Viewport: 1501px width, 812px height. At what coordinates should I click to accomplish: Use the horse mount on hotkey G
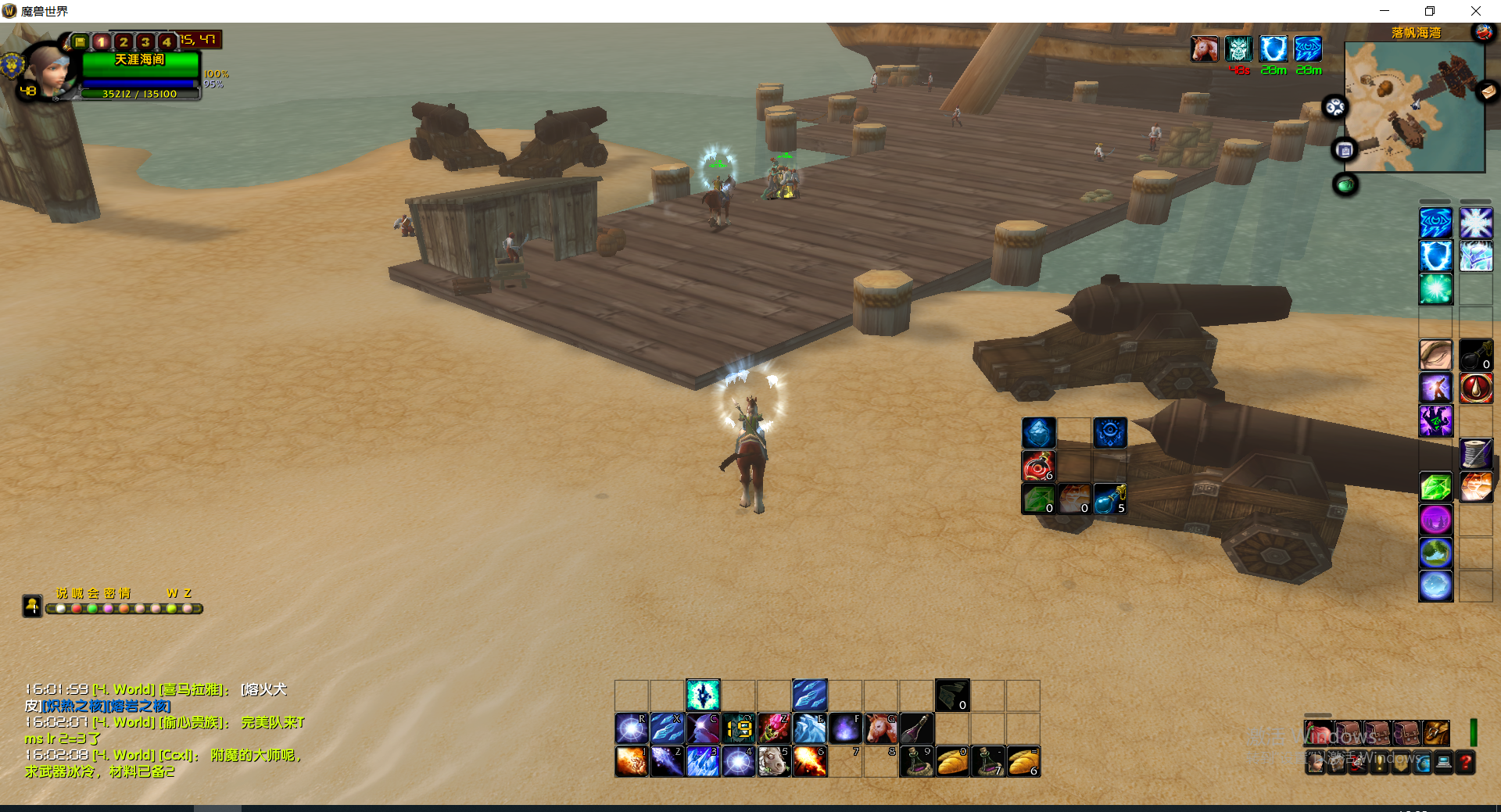tap(881, 728)
